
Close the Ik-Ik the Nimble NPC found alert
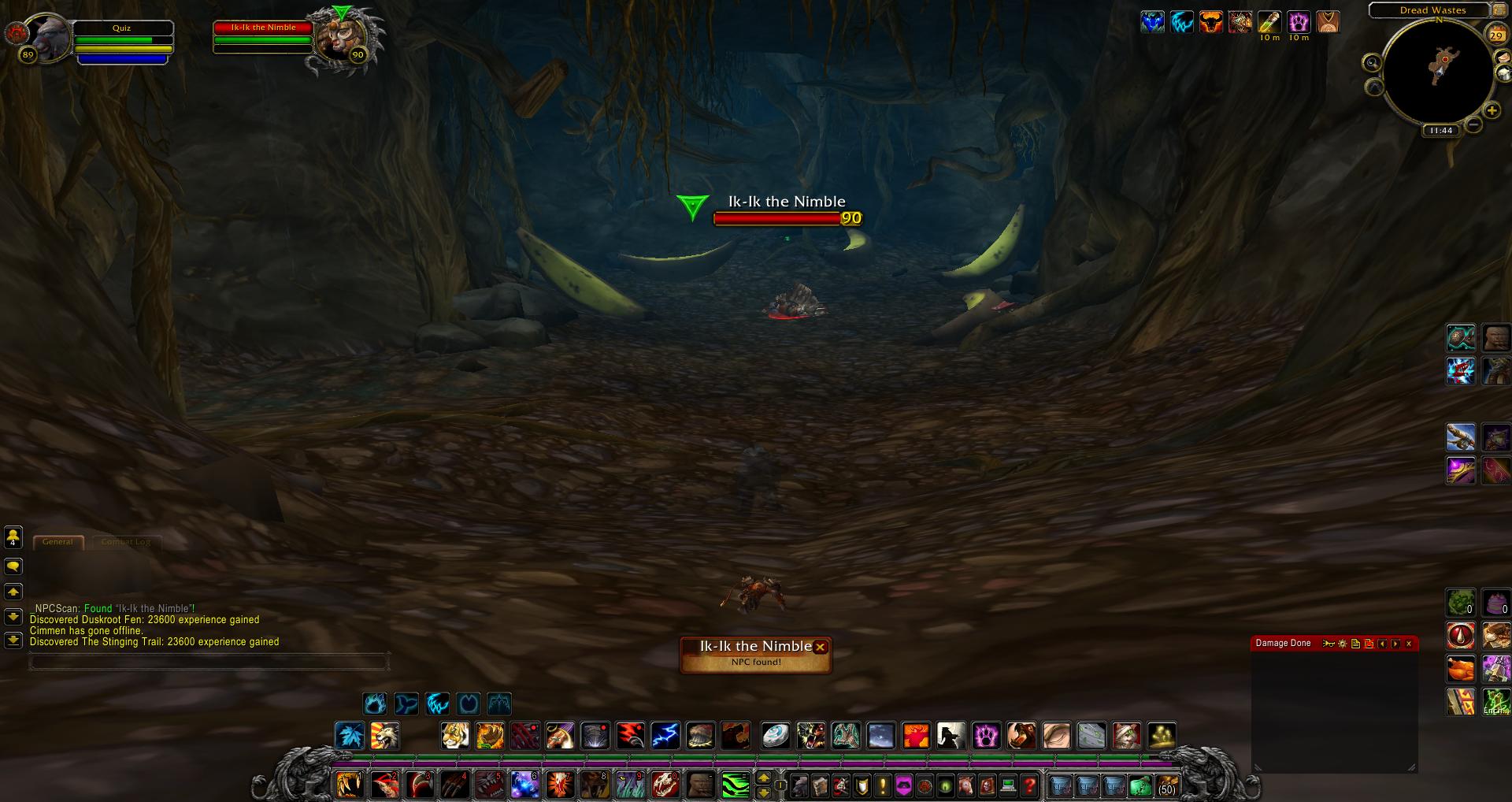pyautogui.click(x=820, y=647)
